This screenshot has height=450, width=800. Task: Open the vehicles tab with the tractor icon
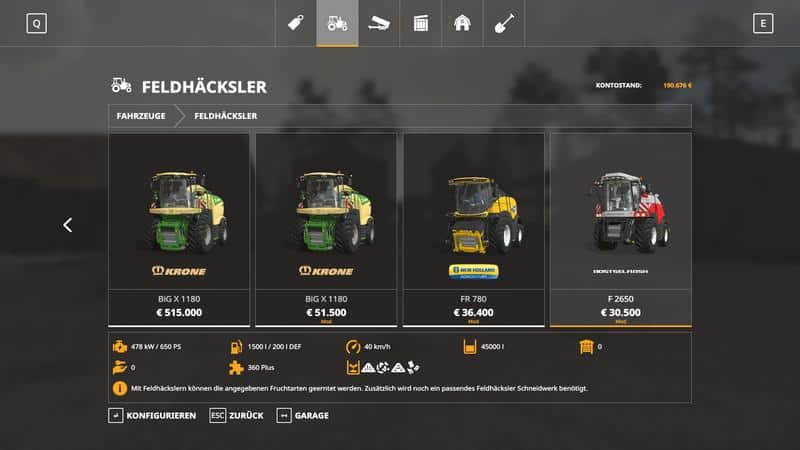click(x=337, y=23)
